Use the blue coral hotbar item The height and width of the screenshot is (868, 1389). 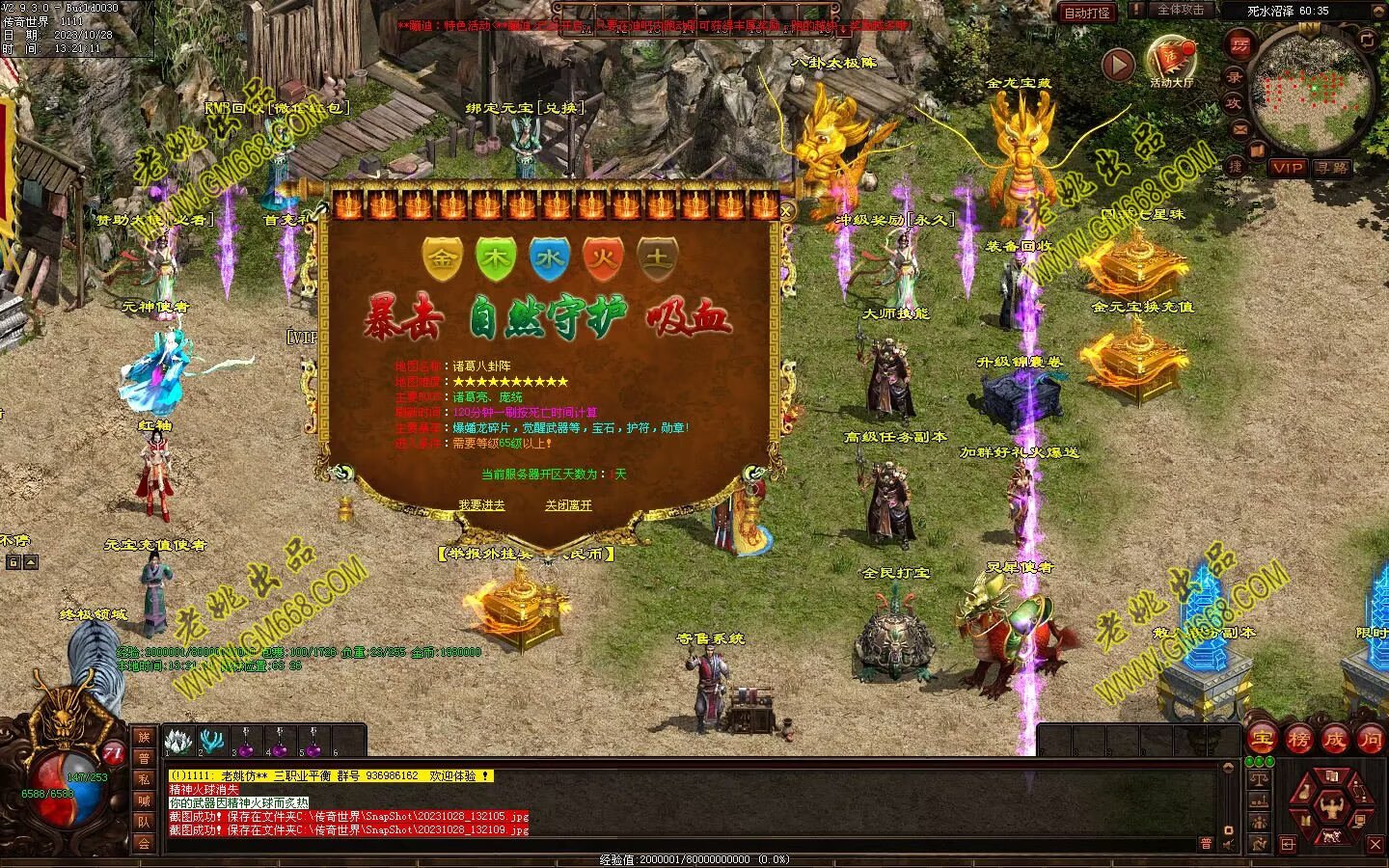tap(211, 741)
